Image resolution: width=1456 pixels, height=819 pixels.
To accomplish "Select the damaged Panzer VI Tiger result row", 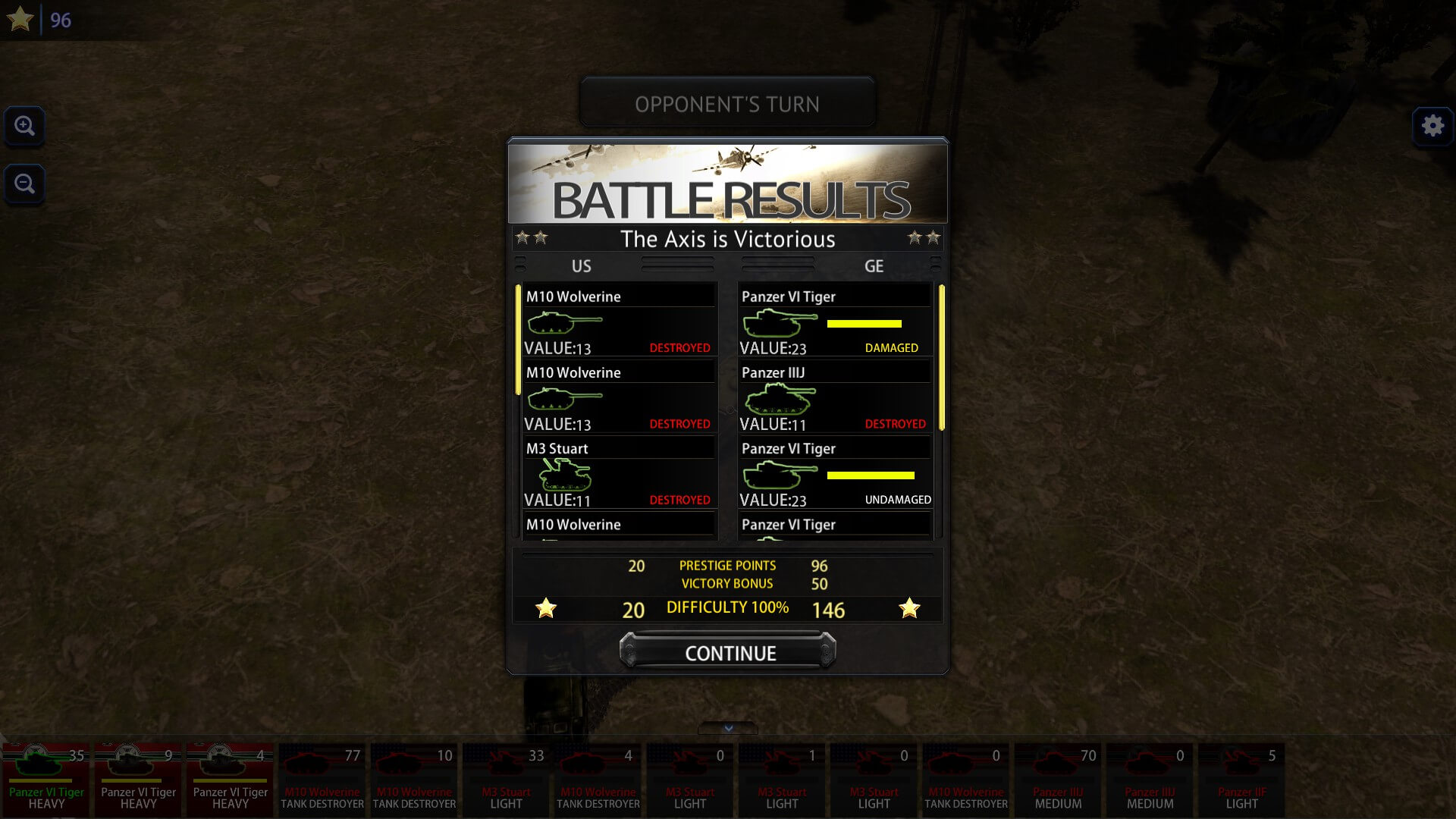I will point(834,320).
